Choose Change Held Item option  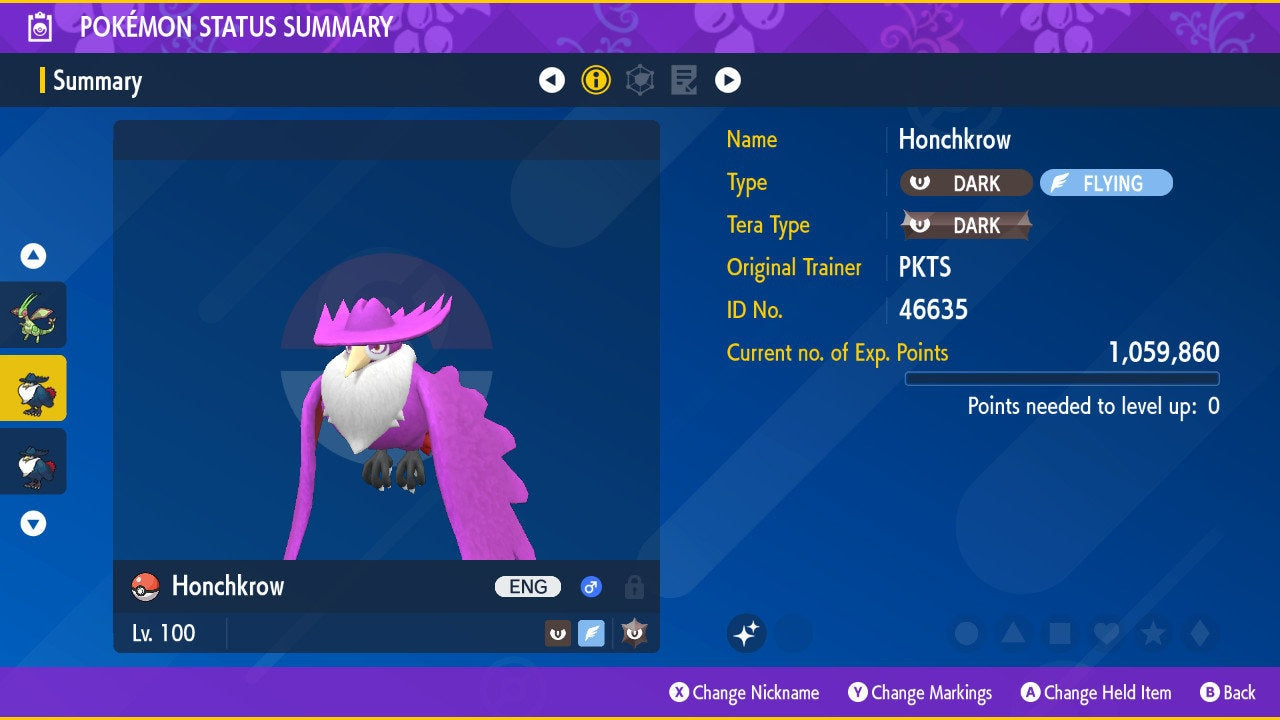coord(1096,693)
